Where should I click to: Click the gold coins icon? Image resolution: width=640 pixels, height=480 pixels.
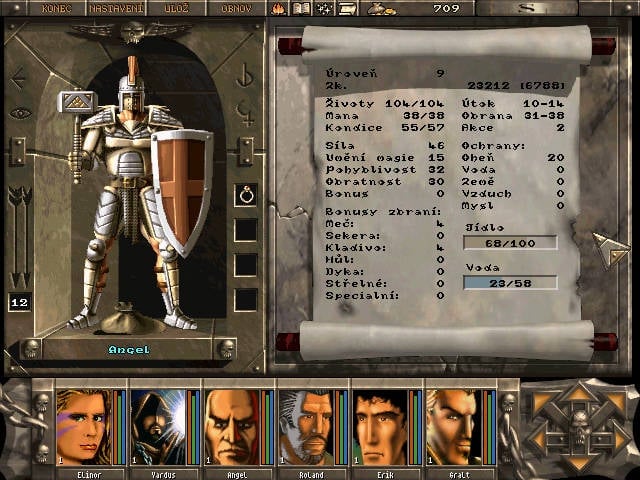(380, 8)
